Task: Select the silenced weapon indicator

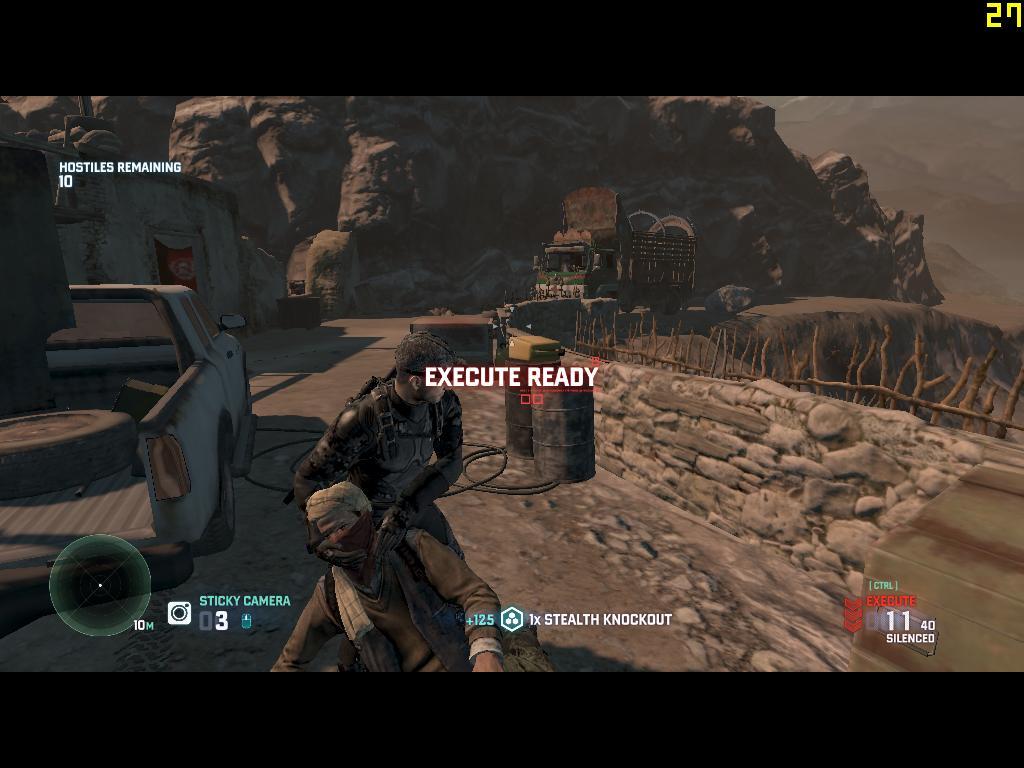Action: pyautogui.click(x=910, y=638)
